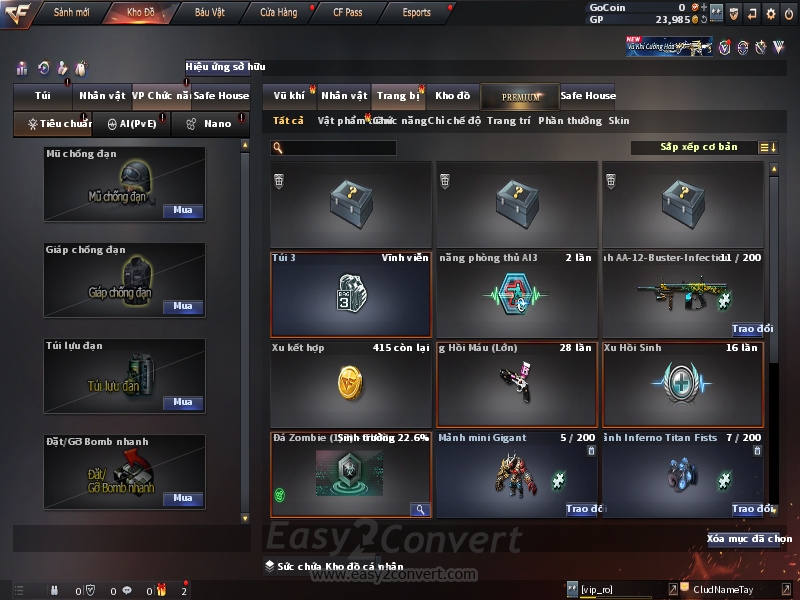
Task: Select the Túi 3 bag item
Action: (x=351, y=293)
